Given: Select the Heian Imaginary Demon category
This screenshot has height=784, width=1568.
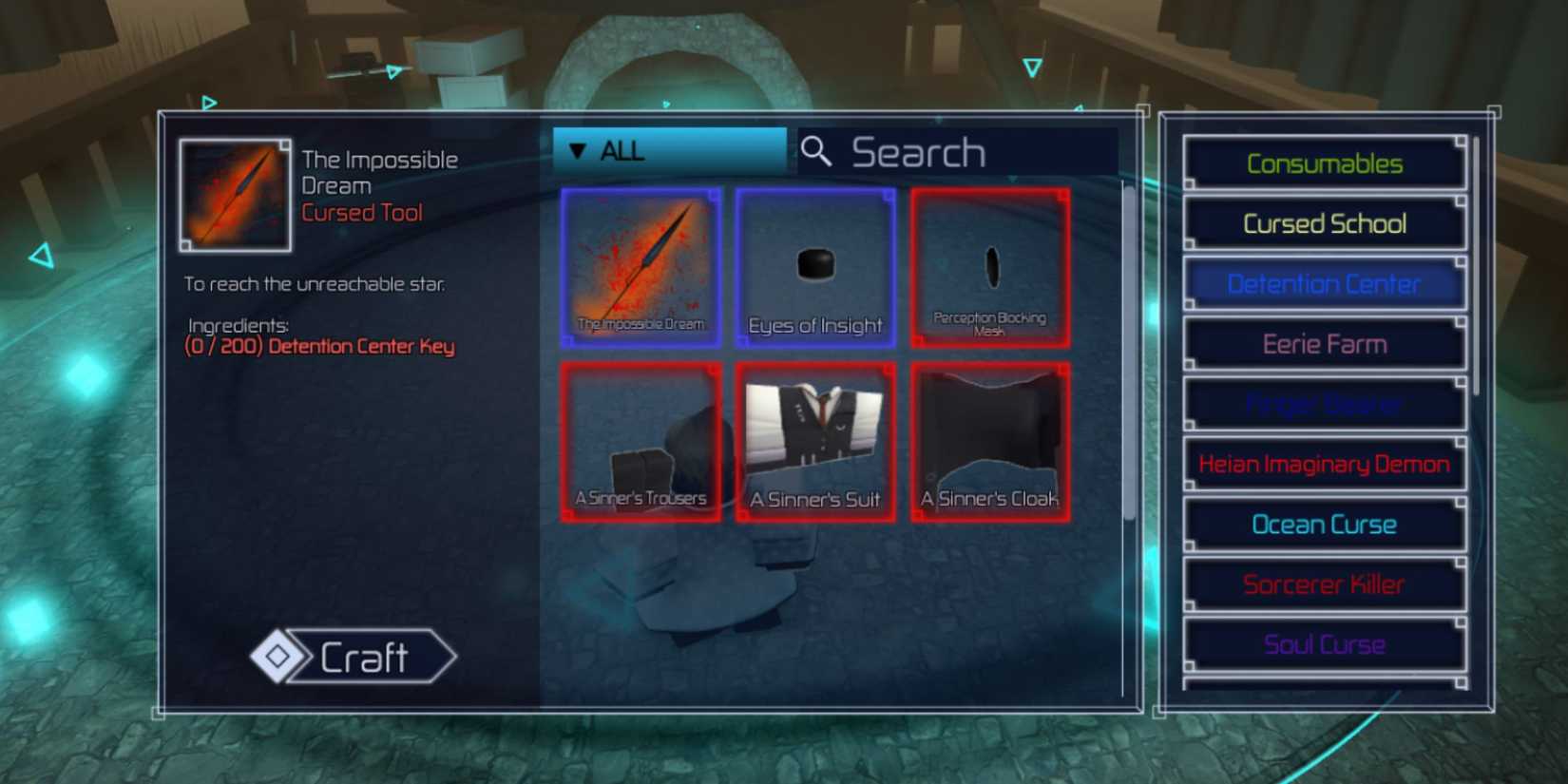Looking at the screenshot, I should (1323, 464).
